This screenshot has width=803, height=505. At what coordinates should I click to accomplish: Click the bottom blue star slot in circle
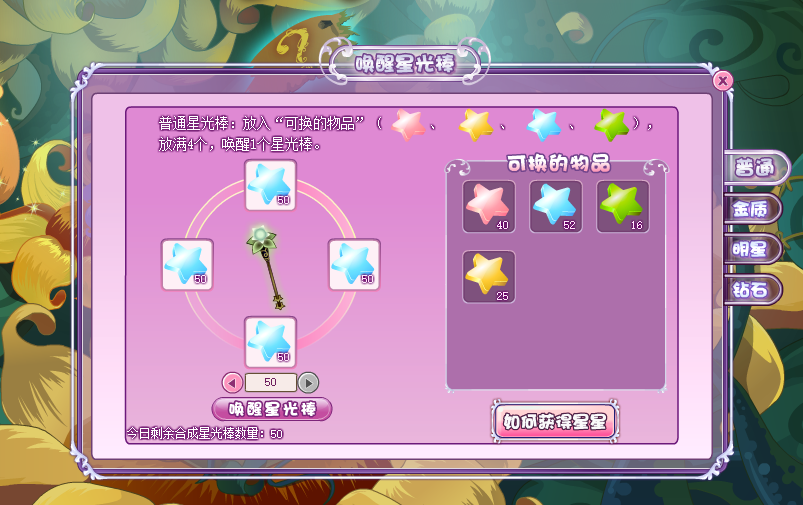coord(270,342)
